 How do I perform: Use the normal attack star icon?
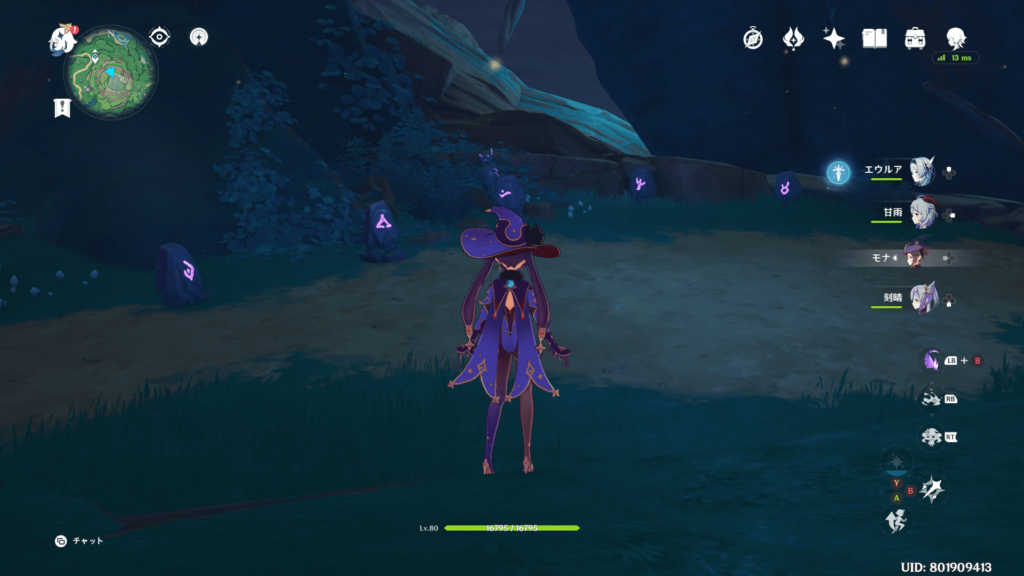933,489
